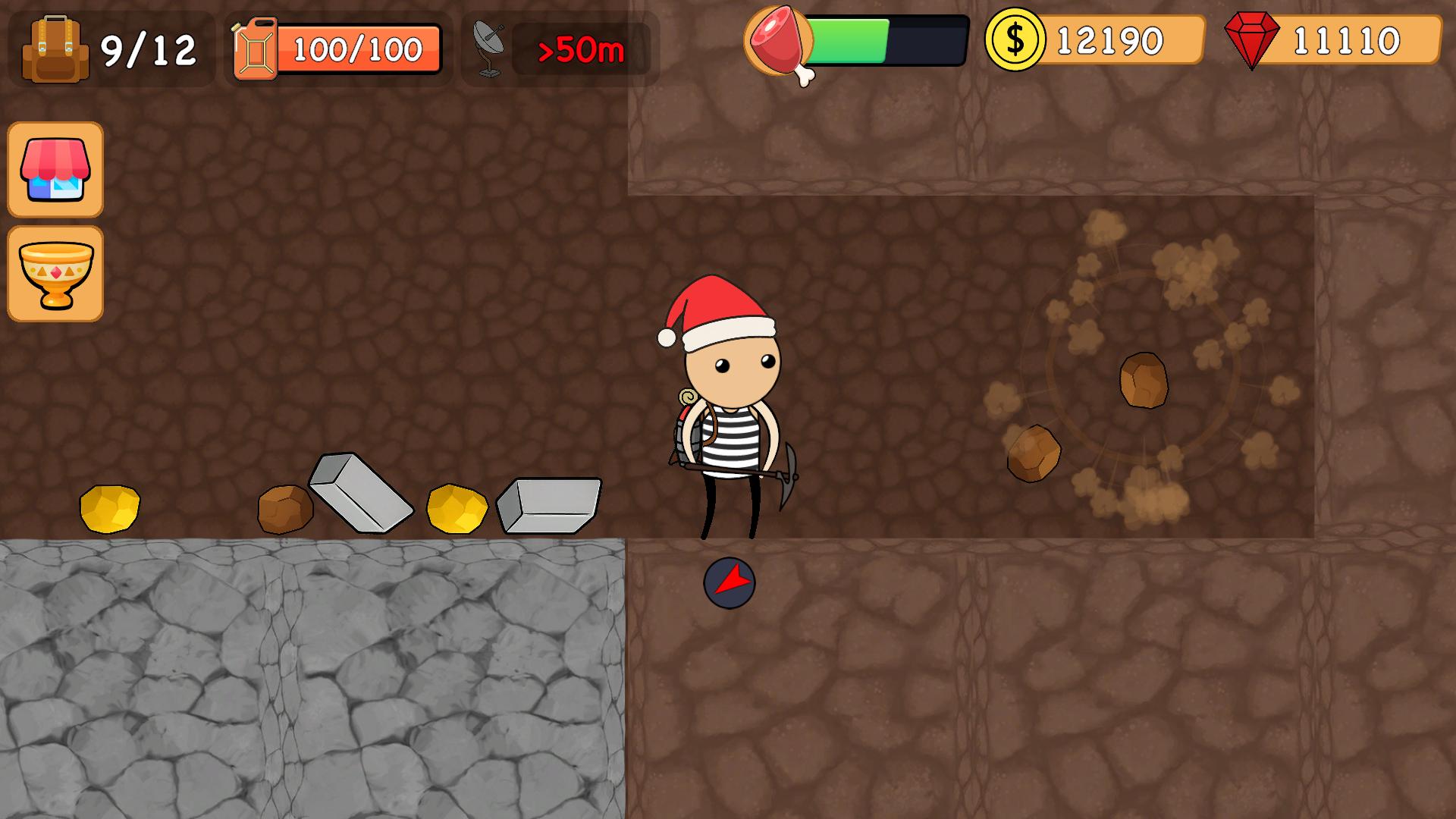
Task: Select the satellite dish scanner icon
Action: pyautogui.click(x=489, y=49)
